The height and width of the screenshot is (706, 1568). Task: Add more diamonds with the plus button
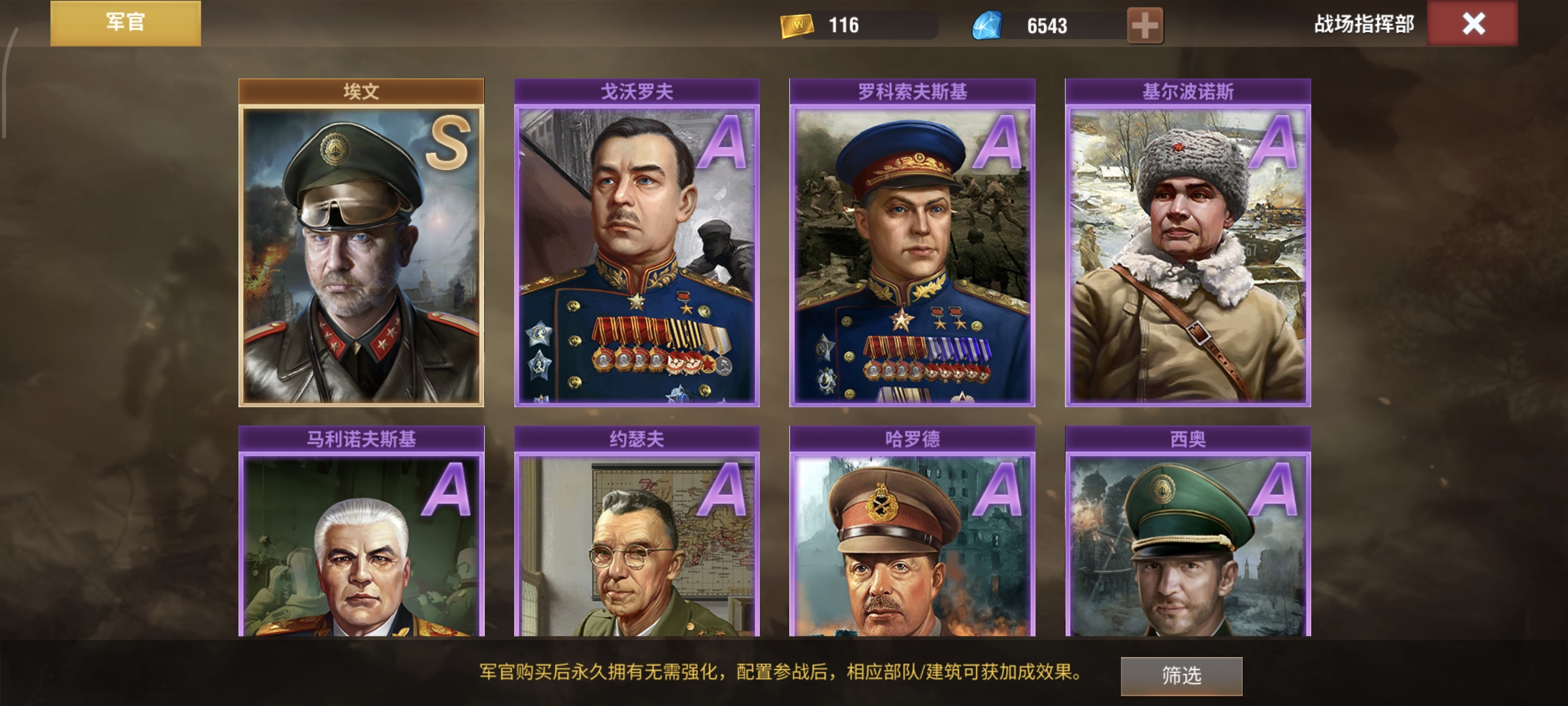(x=1145, y=26)
